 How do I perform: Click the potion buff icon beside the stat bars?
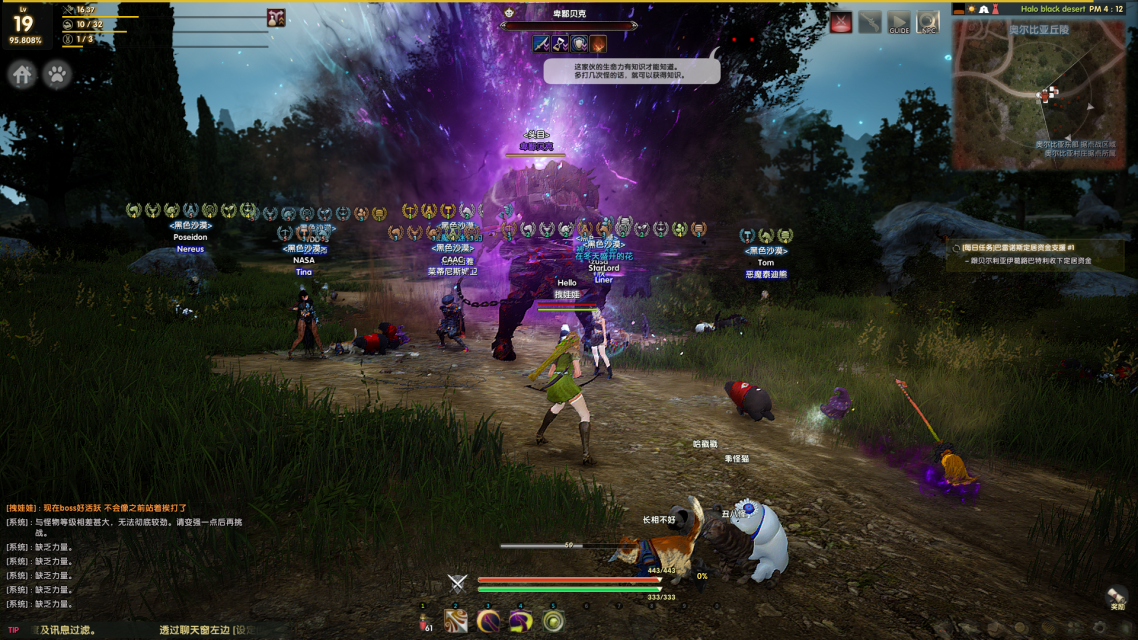276,18
